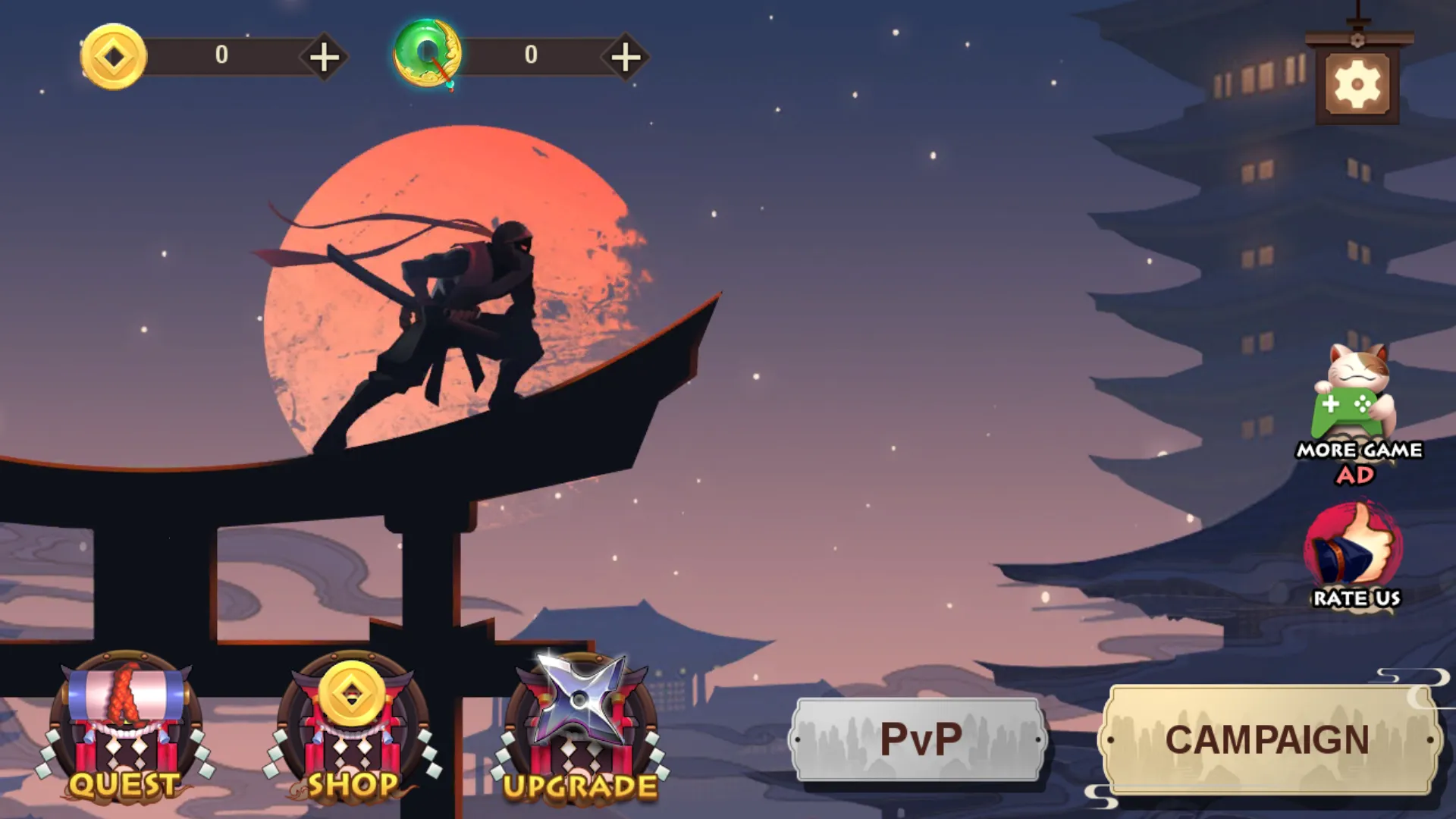Add more green jade gems with plus
The image size is (1456, 819).
pos(626,57)
